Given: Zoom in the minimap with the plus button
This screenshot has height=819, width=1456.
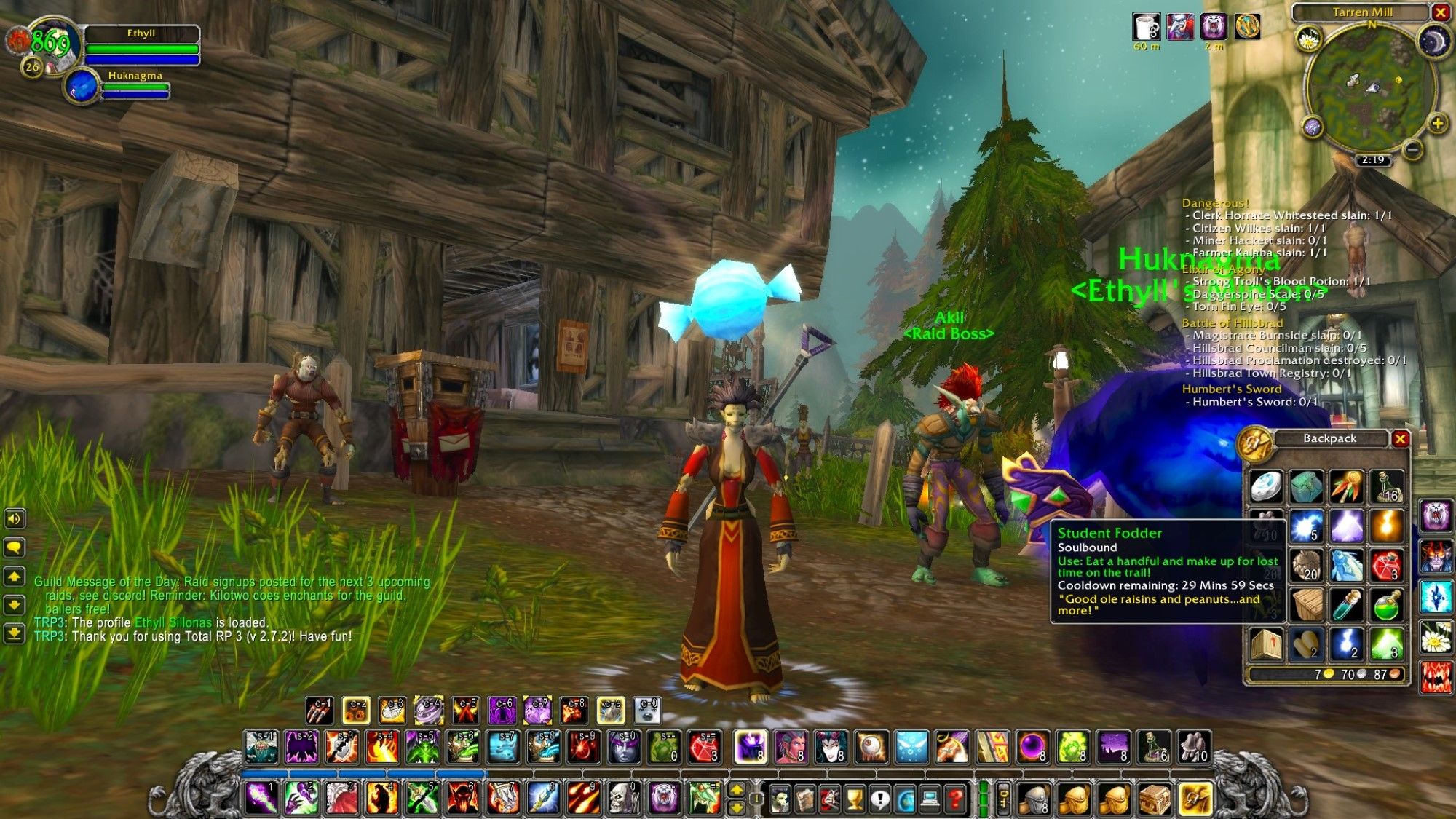Looking at the screenshot, I should pyautogui.click(x=1439, y=122).
